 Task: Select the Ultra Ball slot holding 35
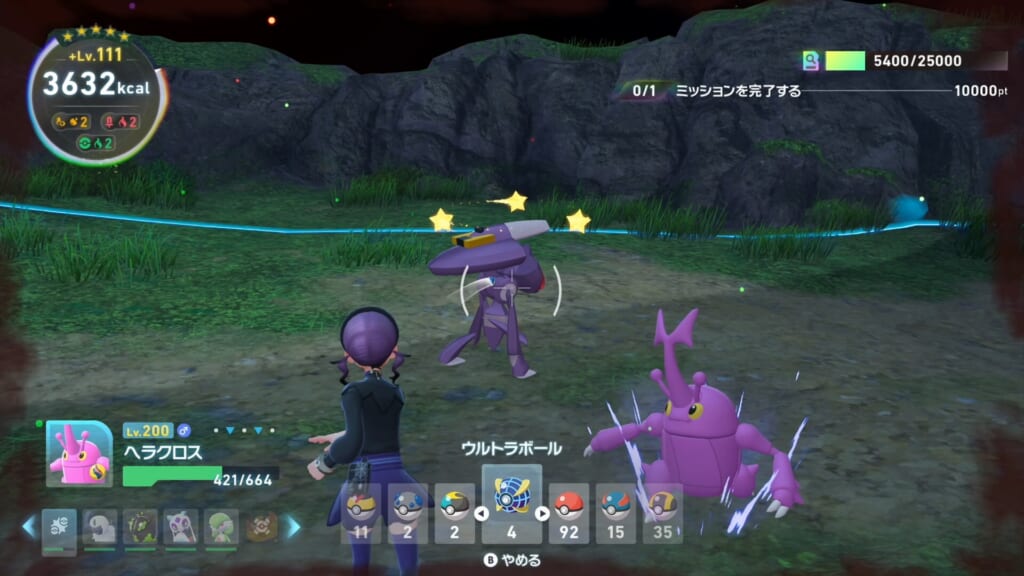[662, 511]
